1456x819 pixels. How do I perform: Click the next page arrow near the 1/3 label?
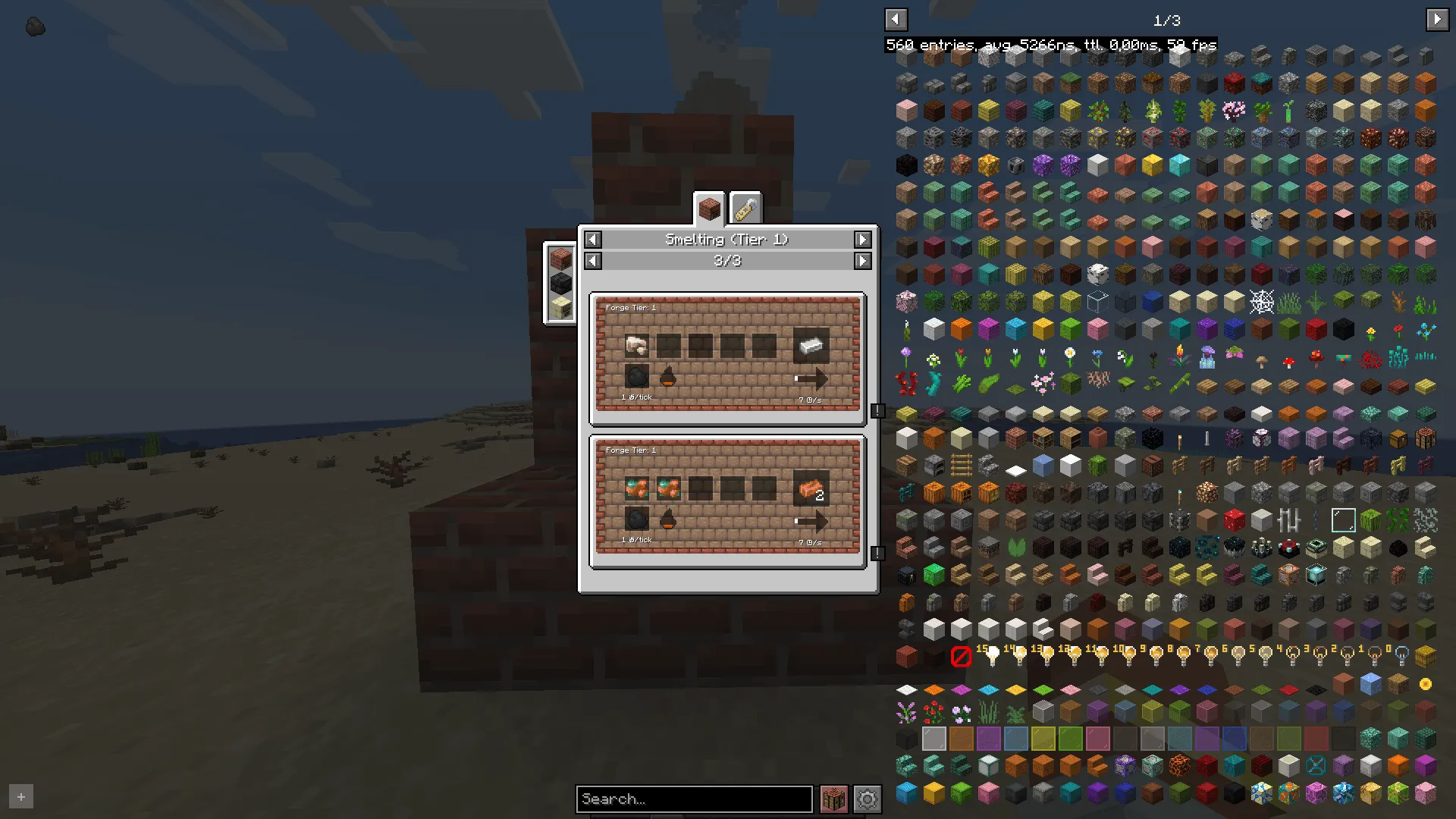coord(1437,19)
